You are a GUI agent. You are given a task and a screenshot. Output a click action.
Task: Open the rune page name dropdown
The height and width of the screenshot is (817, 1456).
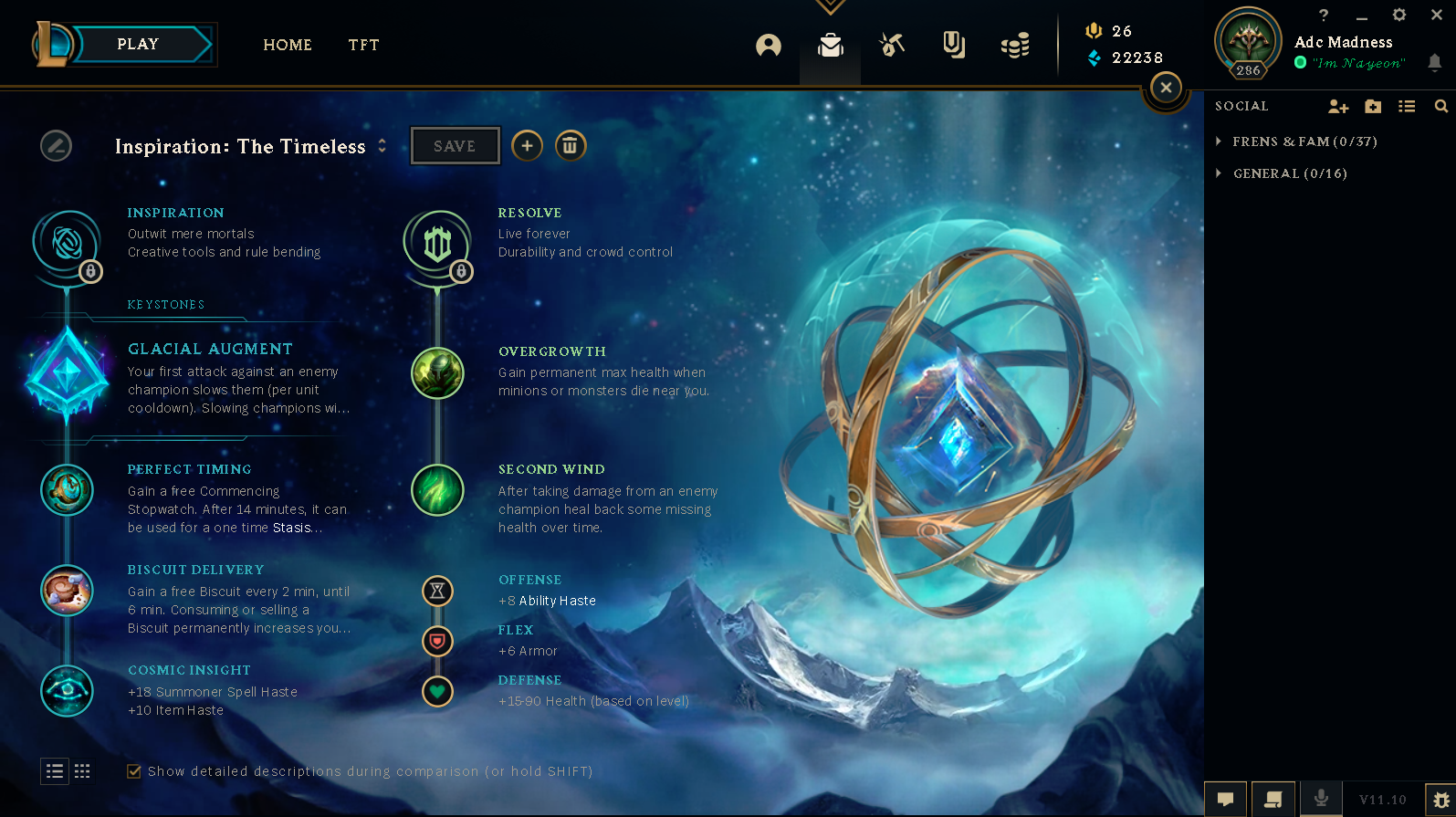(382, 146)
